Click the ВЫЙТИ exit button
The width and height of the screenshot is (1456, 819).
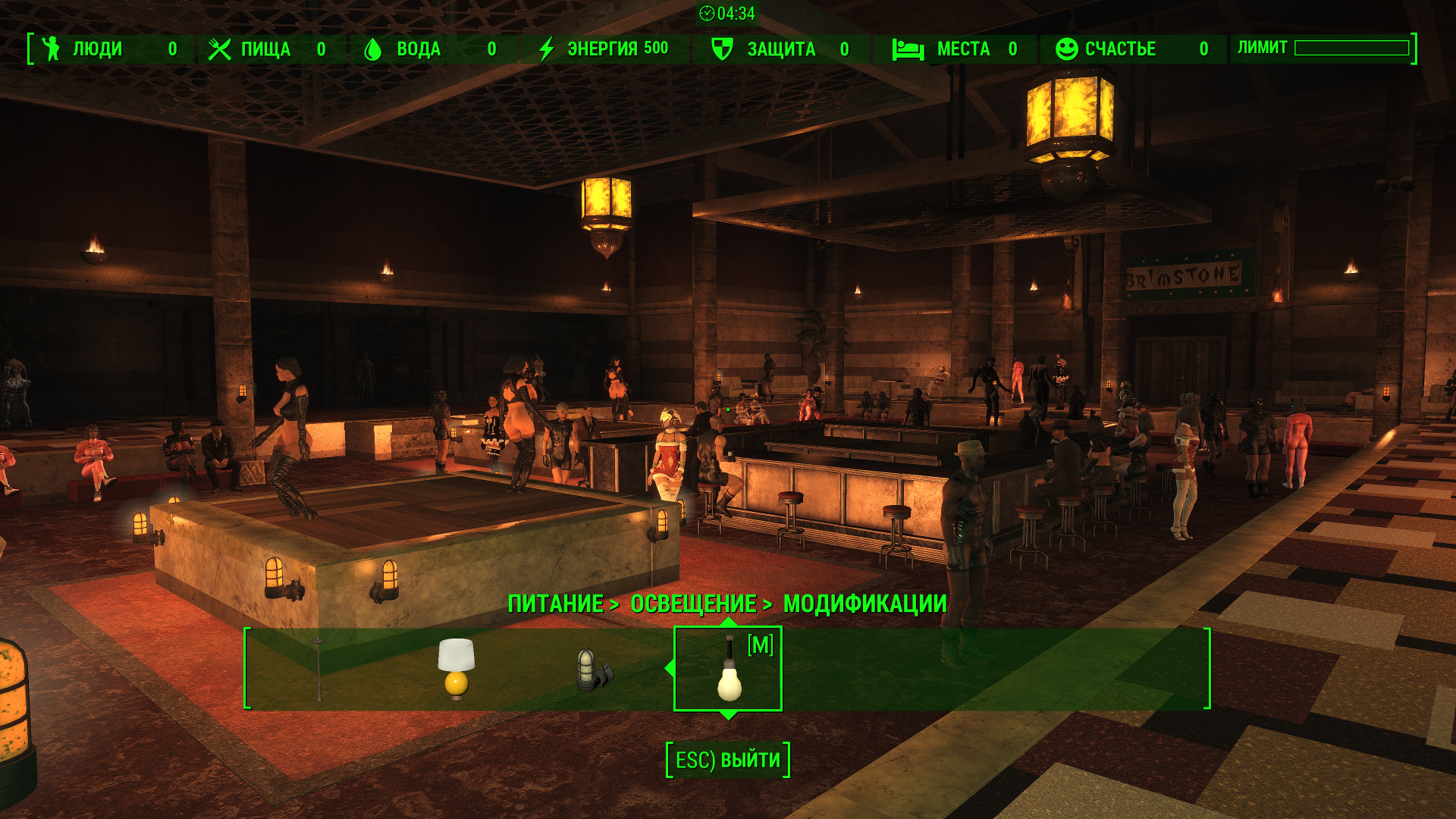[728, 760]
